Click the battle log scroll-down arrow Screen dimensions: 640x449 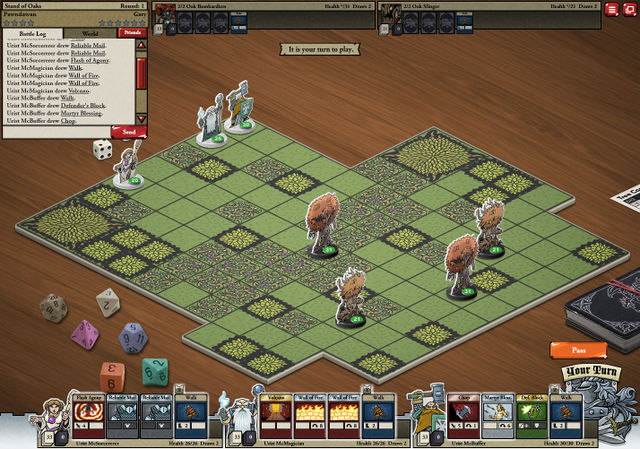click(x=141, y=119)
